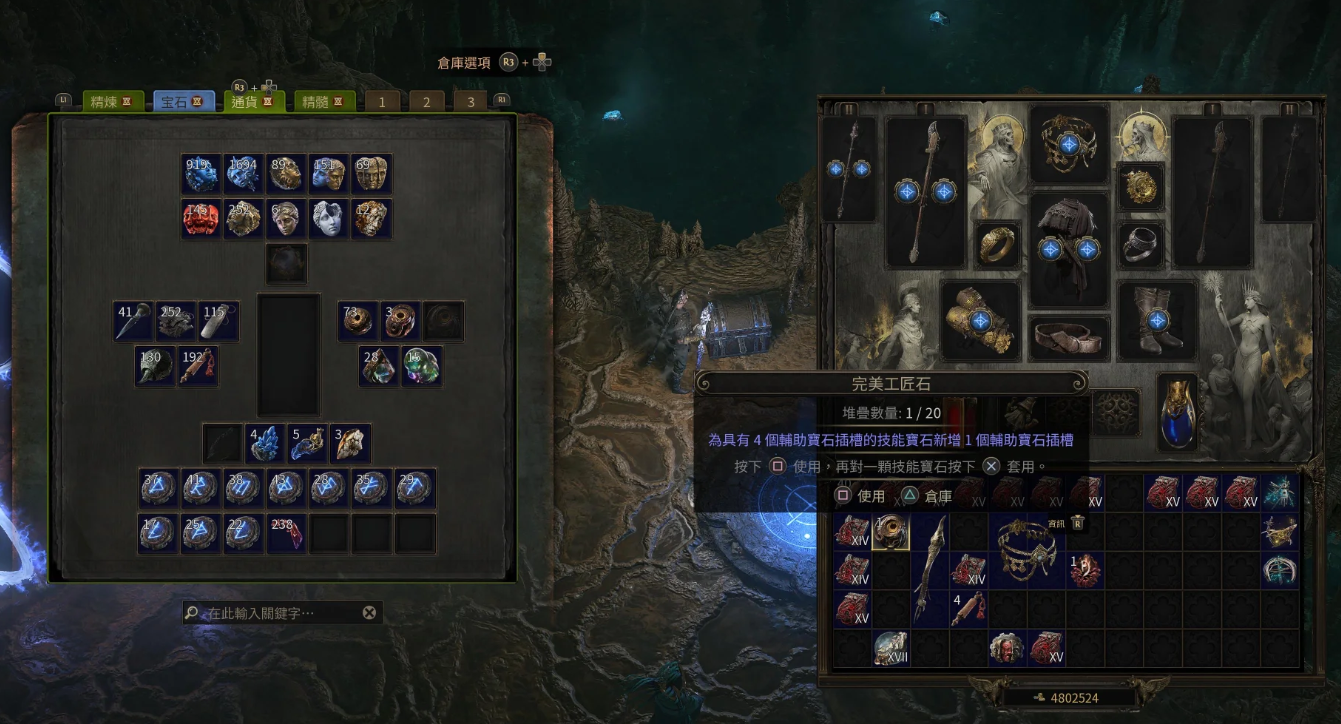Select the highlighted jeweller's orb in inventory
The width and height of the screenshot is (1341, 724).
point(890,532)
